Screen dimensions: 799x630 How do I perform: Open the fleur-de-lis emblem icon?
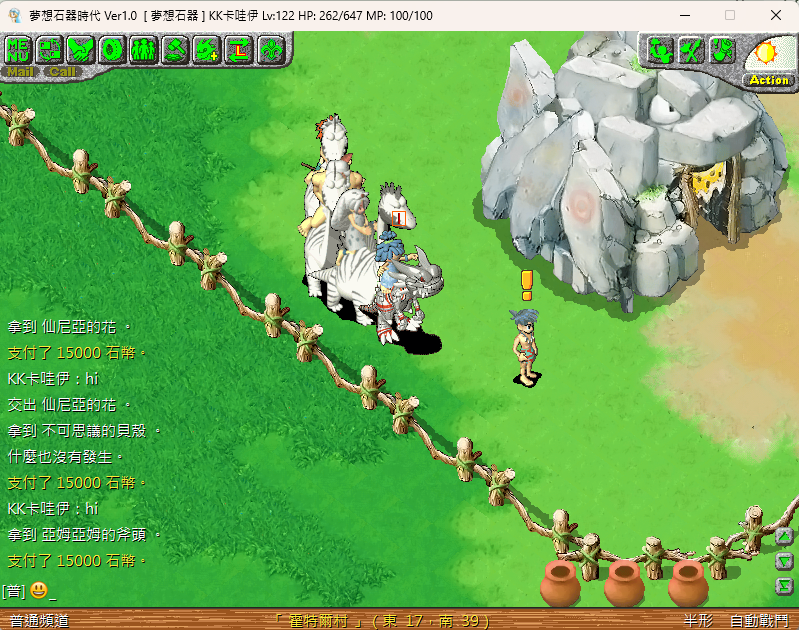tap(270, 48)
